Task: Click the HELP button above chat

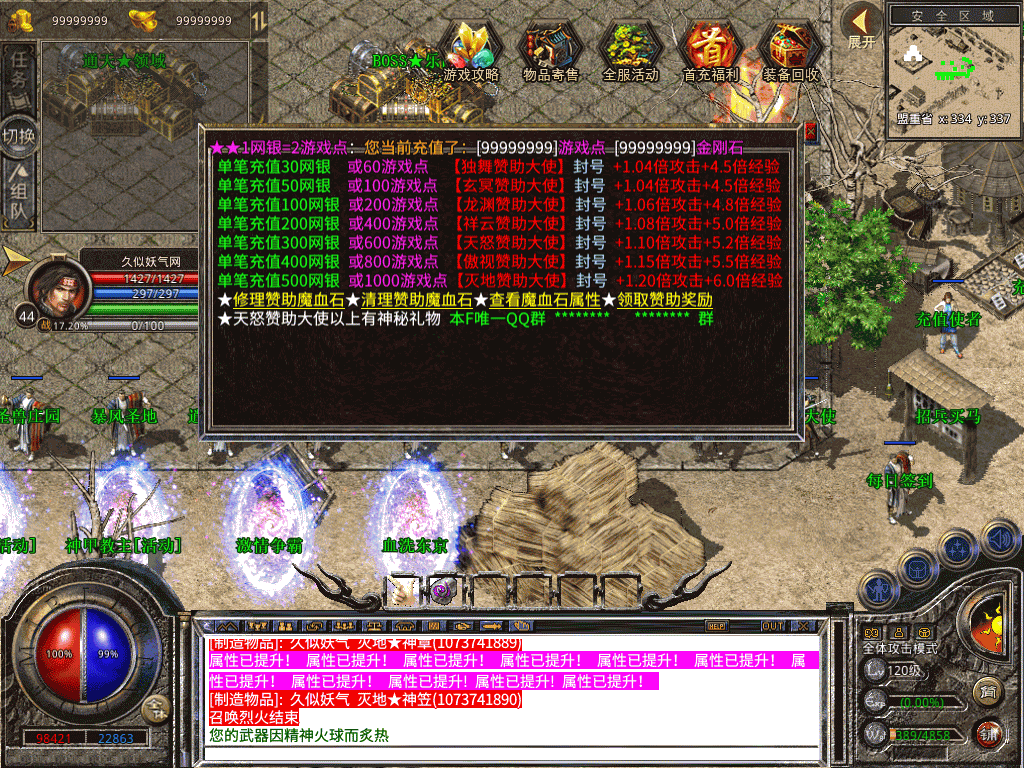Action: pos(716,626)
